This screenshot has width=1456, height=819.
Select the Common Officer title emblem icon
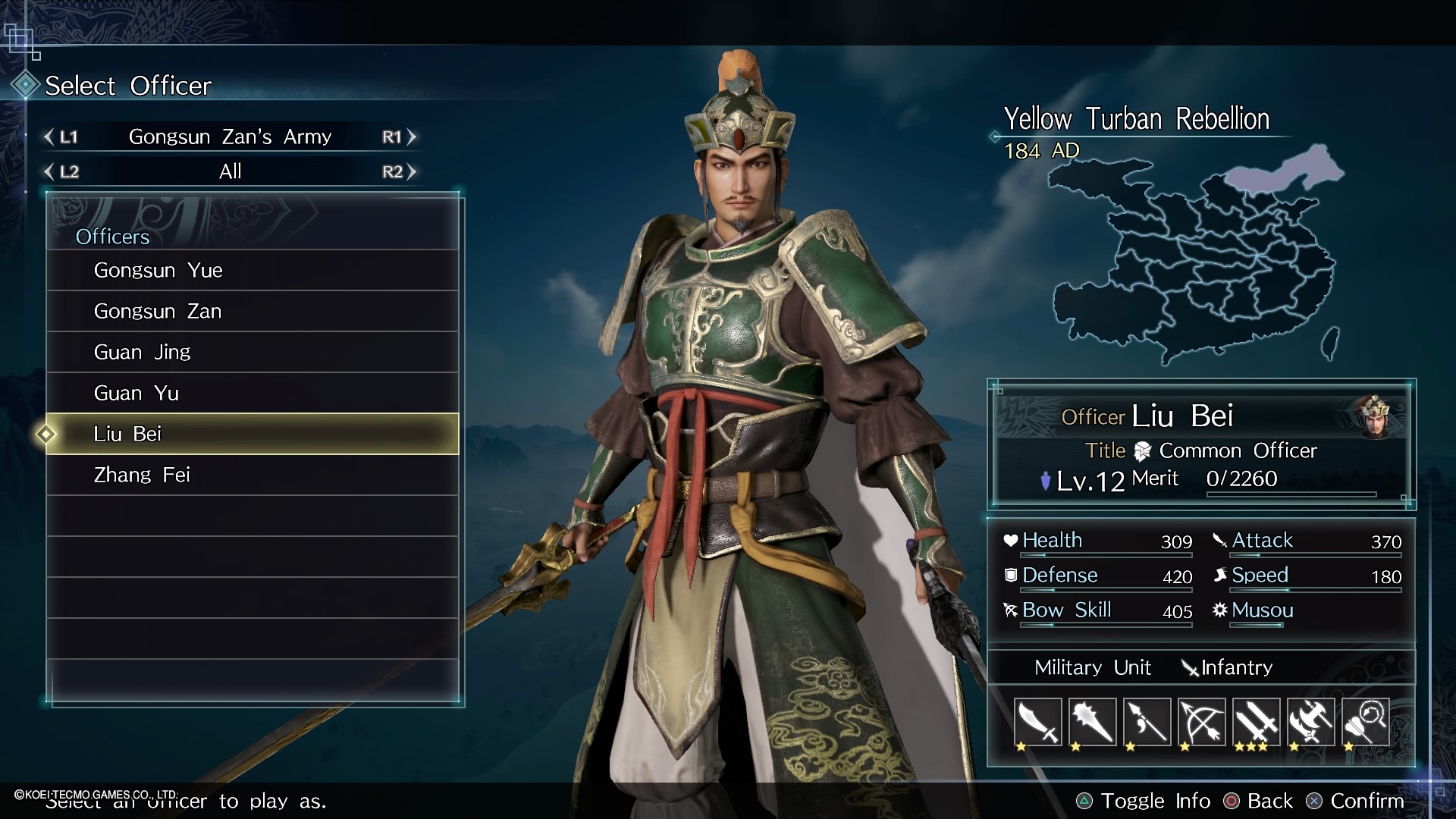point(1142,450)
